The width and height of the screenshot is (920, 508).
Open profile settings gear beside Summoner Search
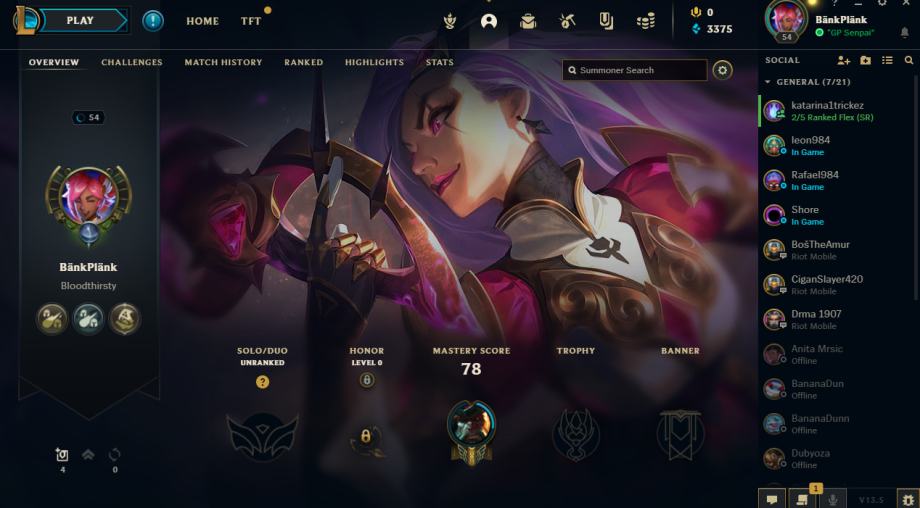click(x=722, y=70)
